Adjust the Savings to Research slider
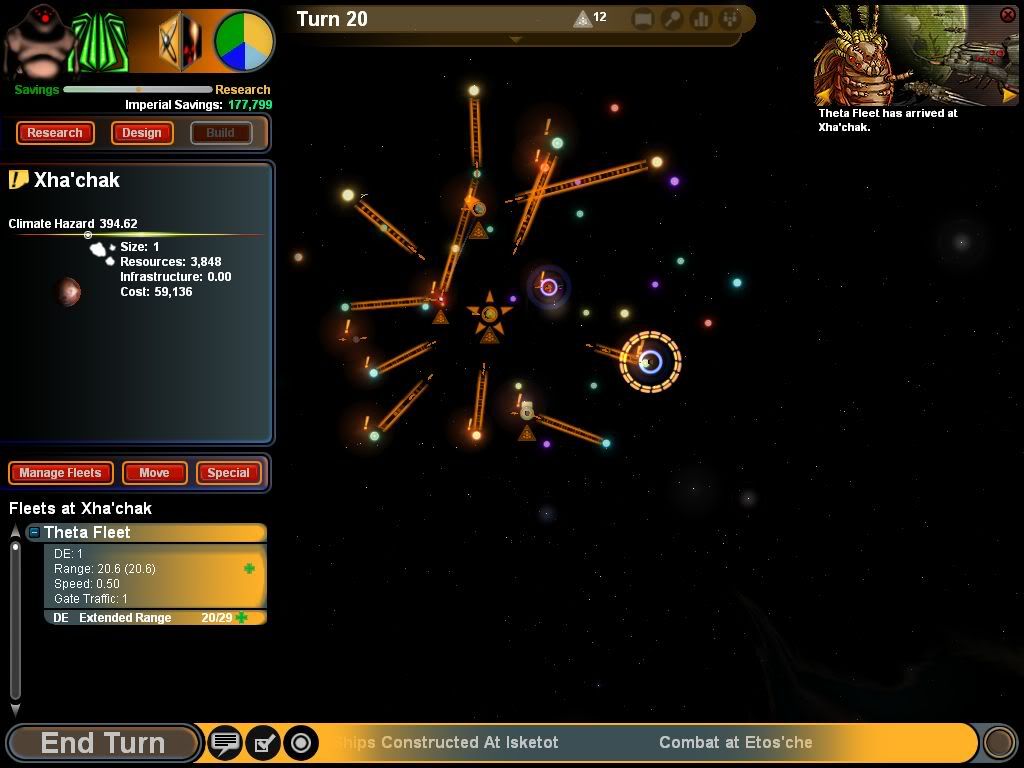 click(140, 90)
